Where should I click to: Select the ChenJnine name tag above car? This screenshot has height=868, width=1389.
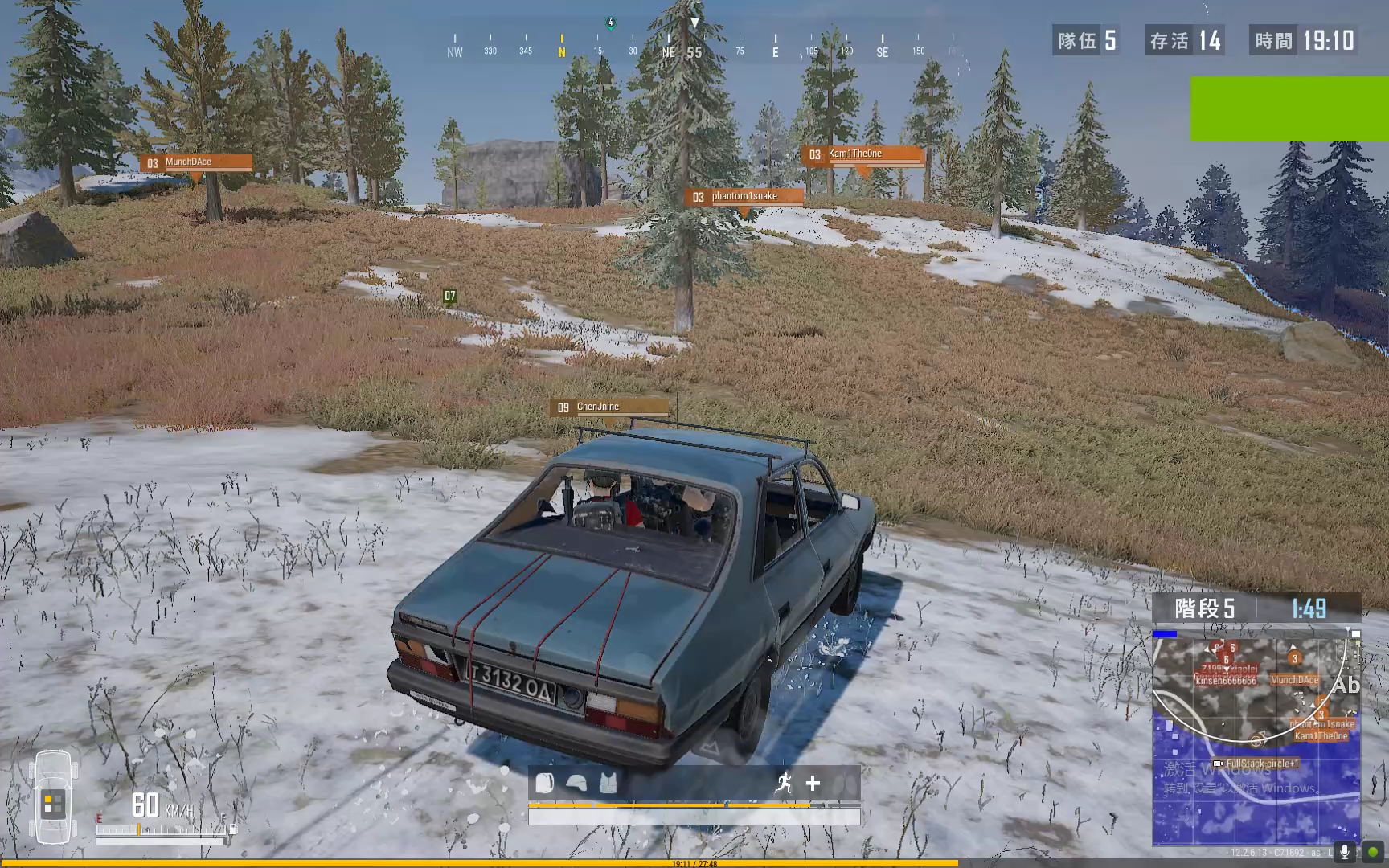click(609, 407)
